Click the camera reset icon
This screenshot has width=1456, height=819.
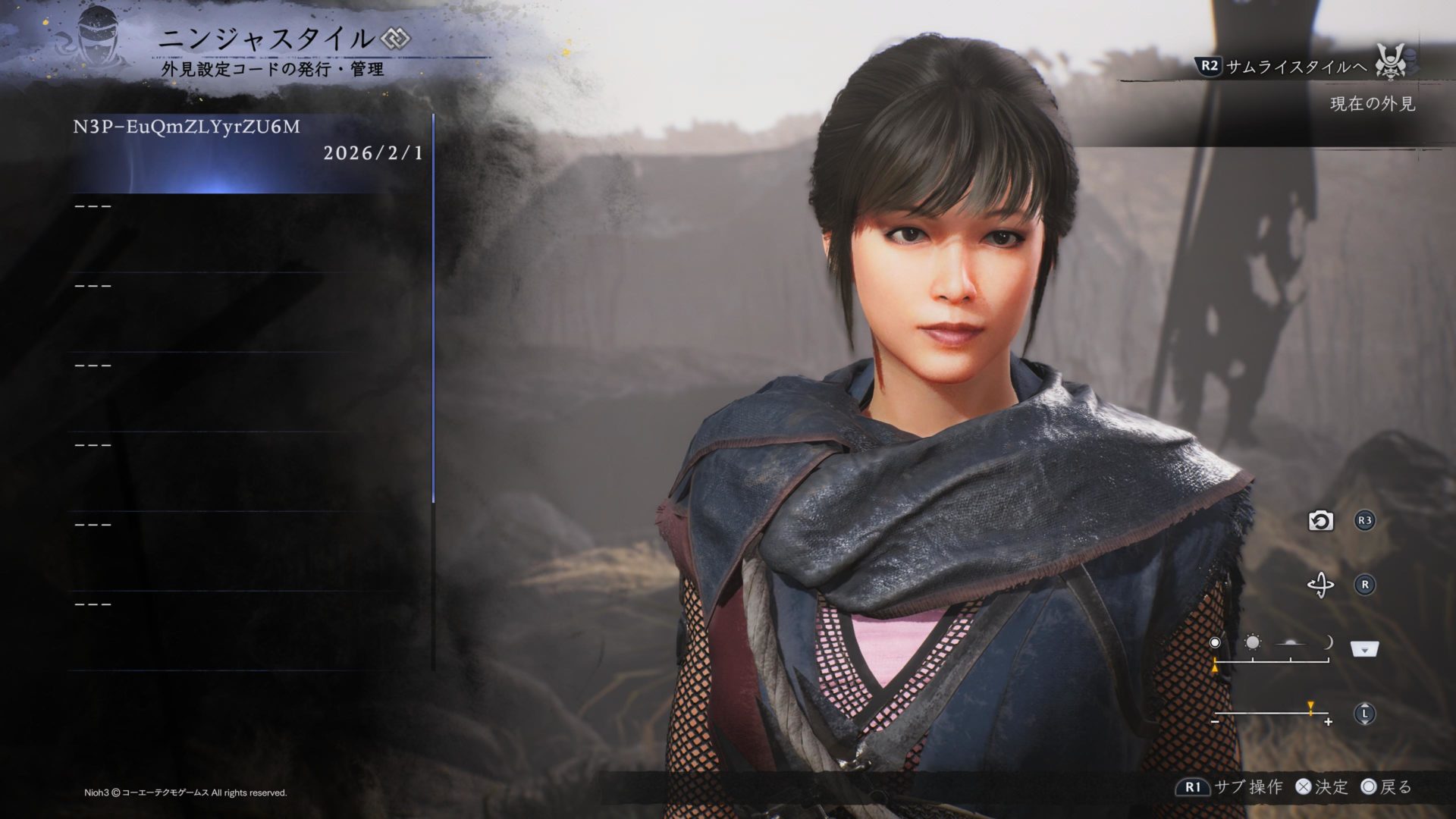tap(1320, 521)
